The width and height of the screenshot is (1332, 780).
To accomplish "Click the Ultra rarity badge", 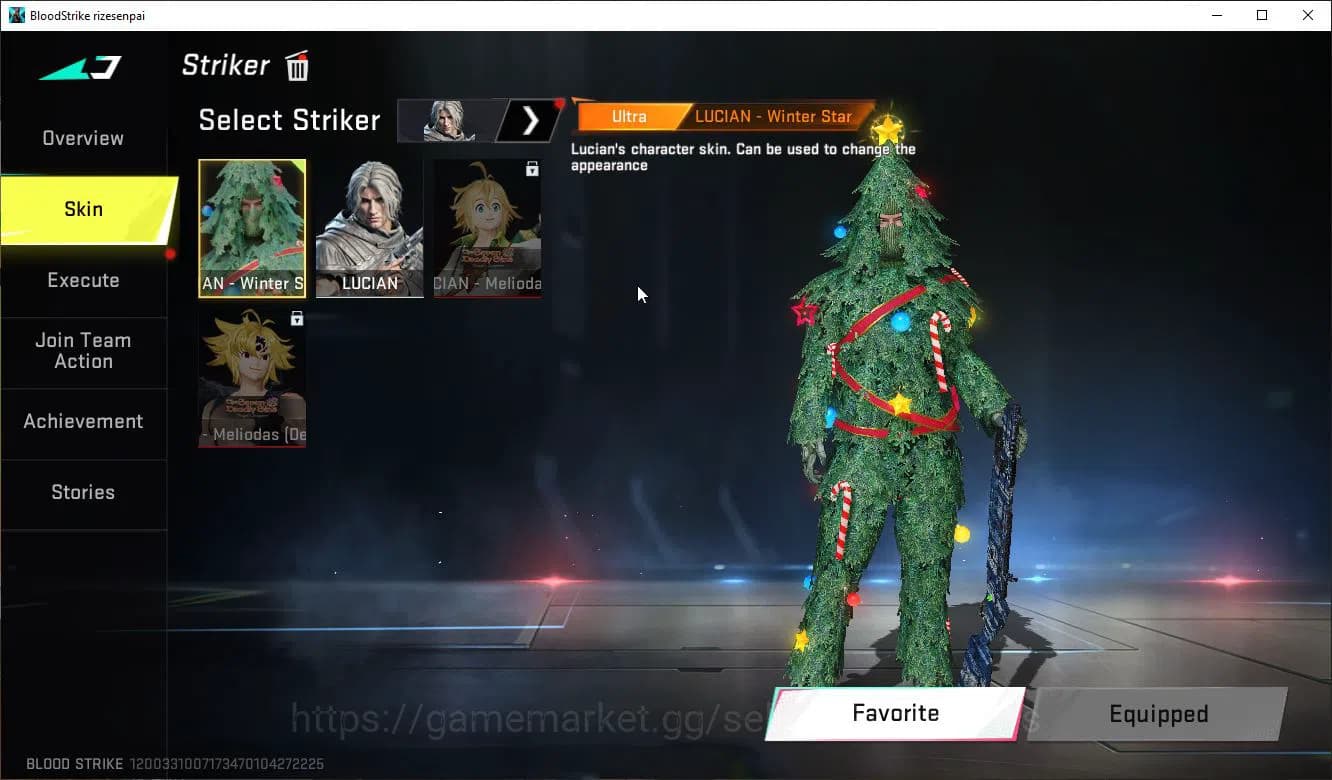I will 629,116.
